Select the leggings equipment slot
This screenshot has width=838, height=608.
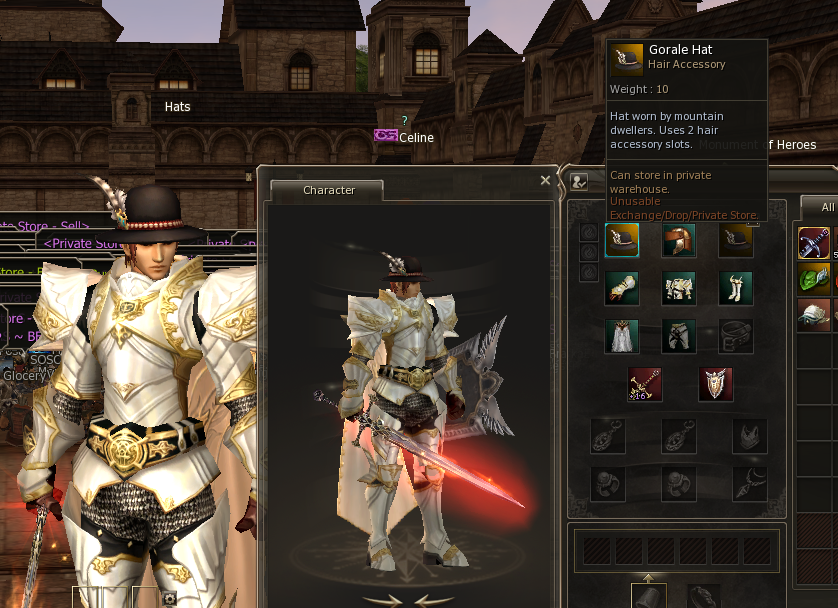tap(679, 336)
